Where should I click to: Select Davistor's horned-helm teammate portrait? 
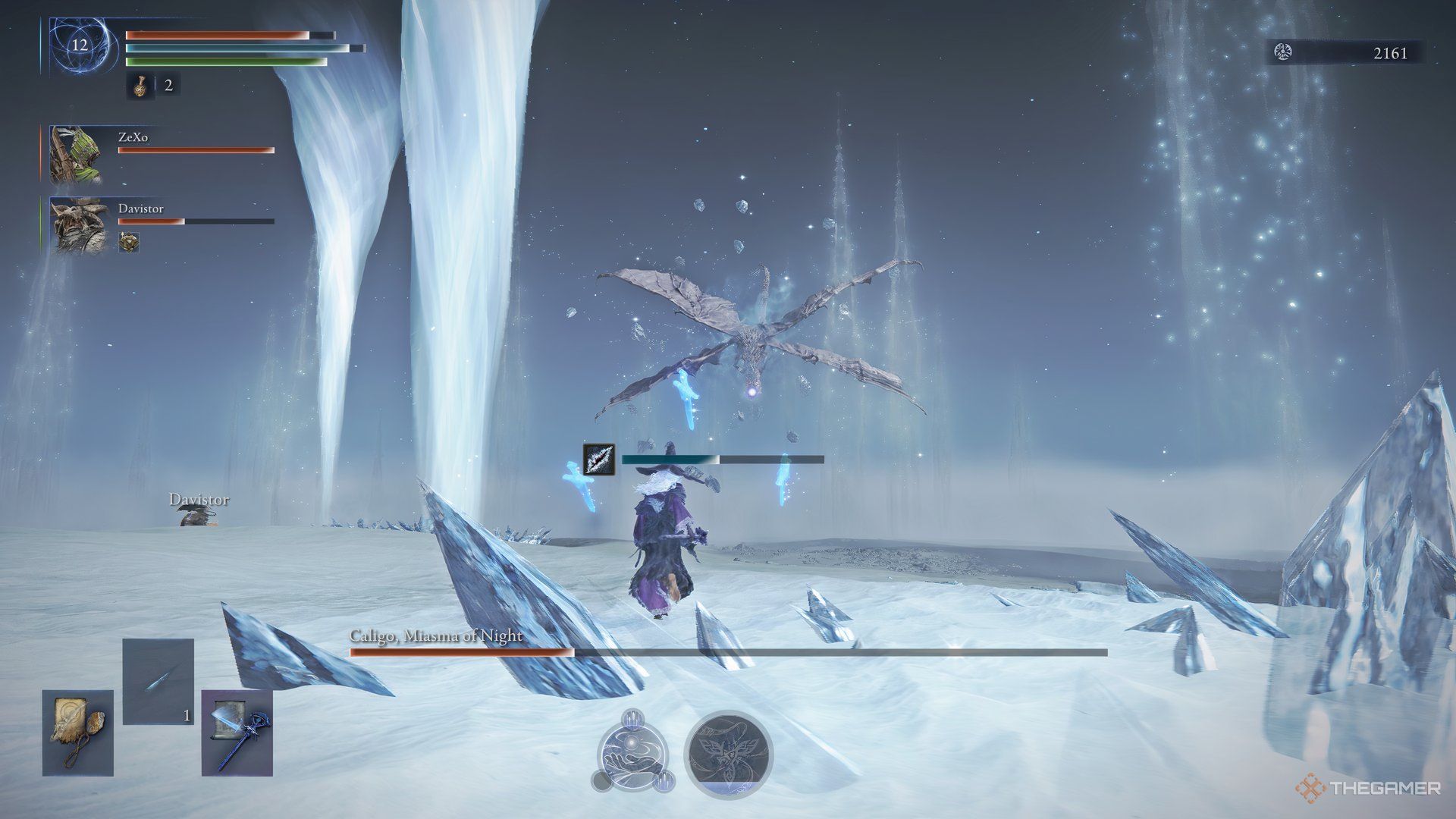(77, 225)
